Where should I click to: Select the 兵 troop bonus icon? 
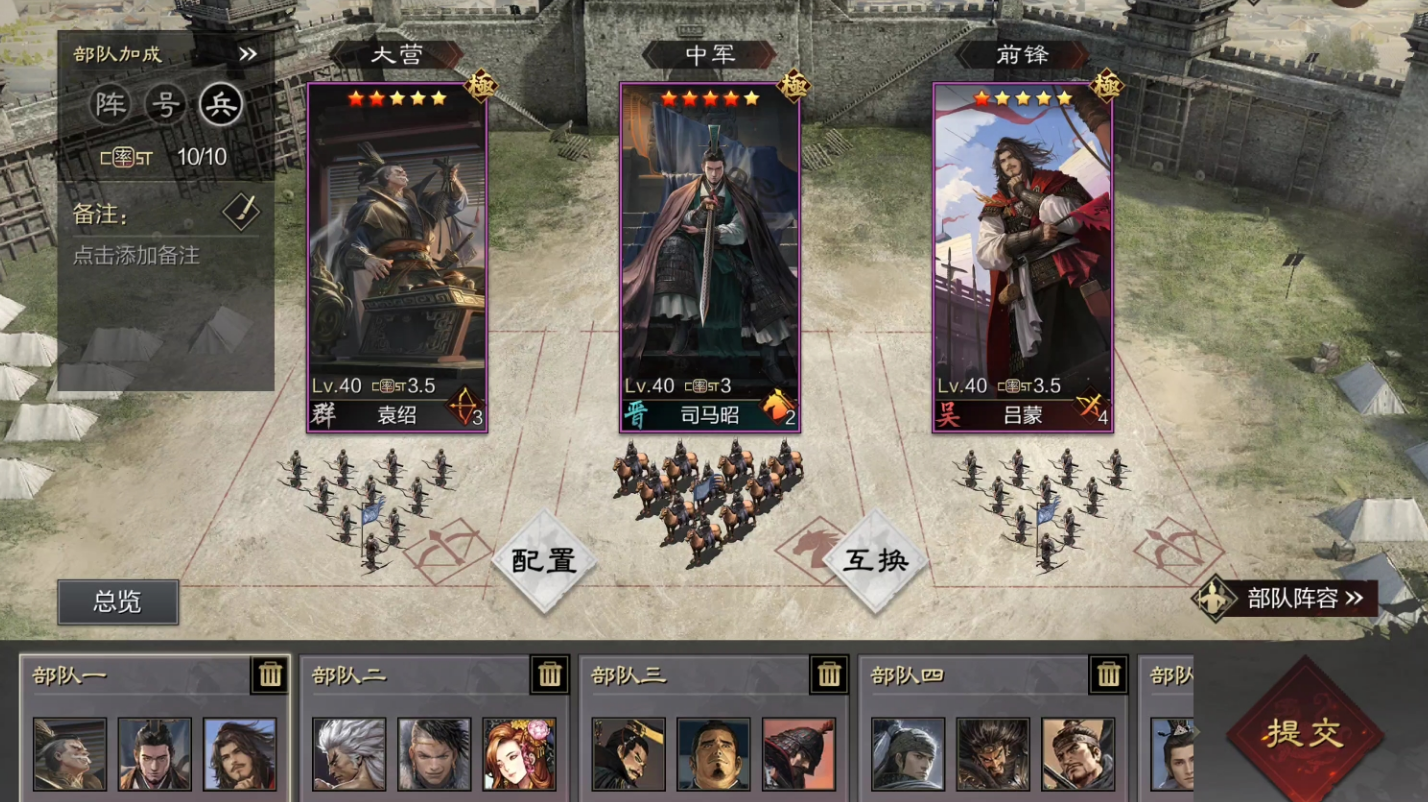[220, 104]
